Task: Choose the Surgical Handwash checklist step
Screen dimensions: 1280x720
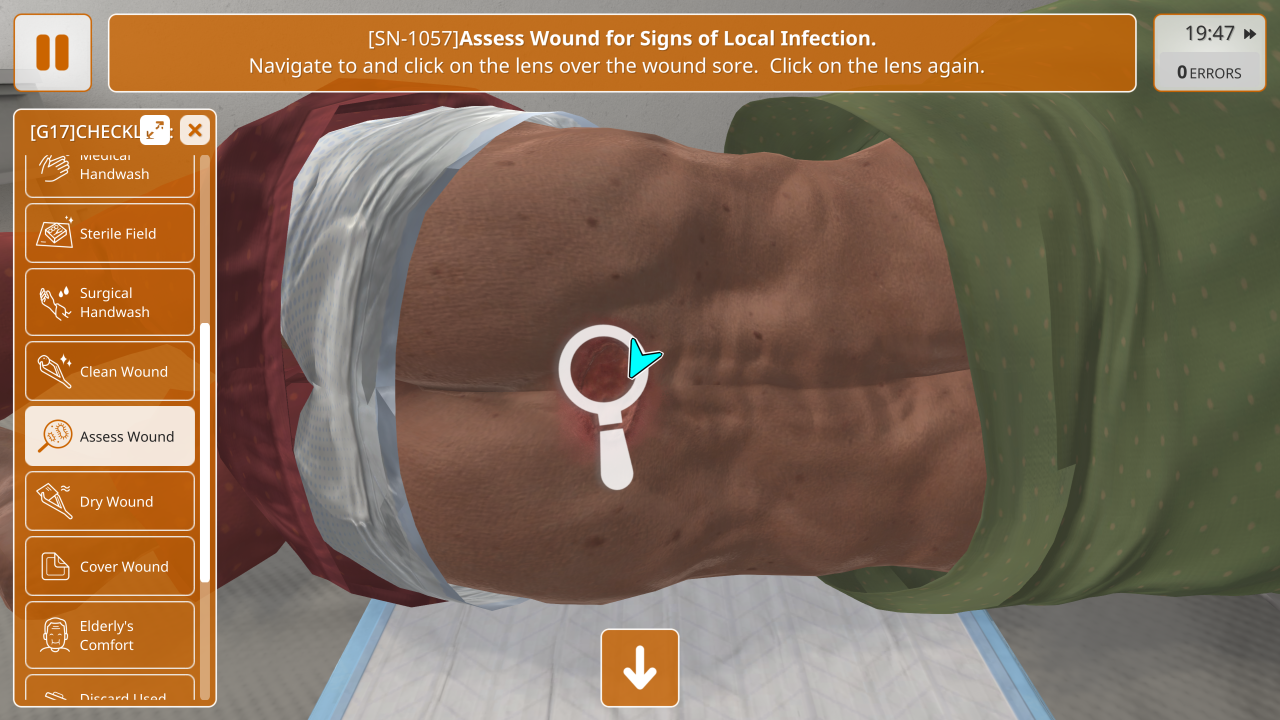Action: [x=110, y=302]
